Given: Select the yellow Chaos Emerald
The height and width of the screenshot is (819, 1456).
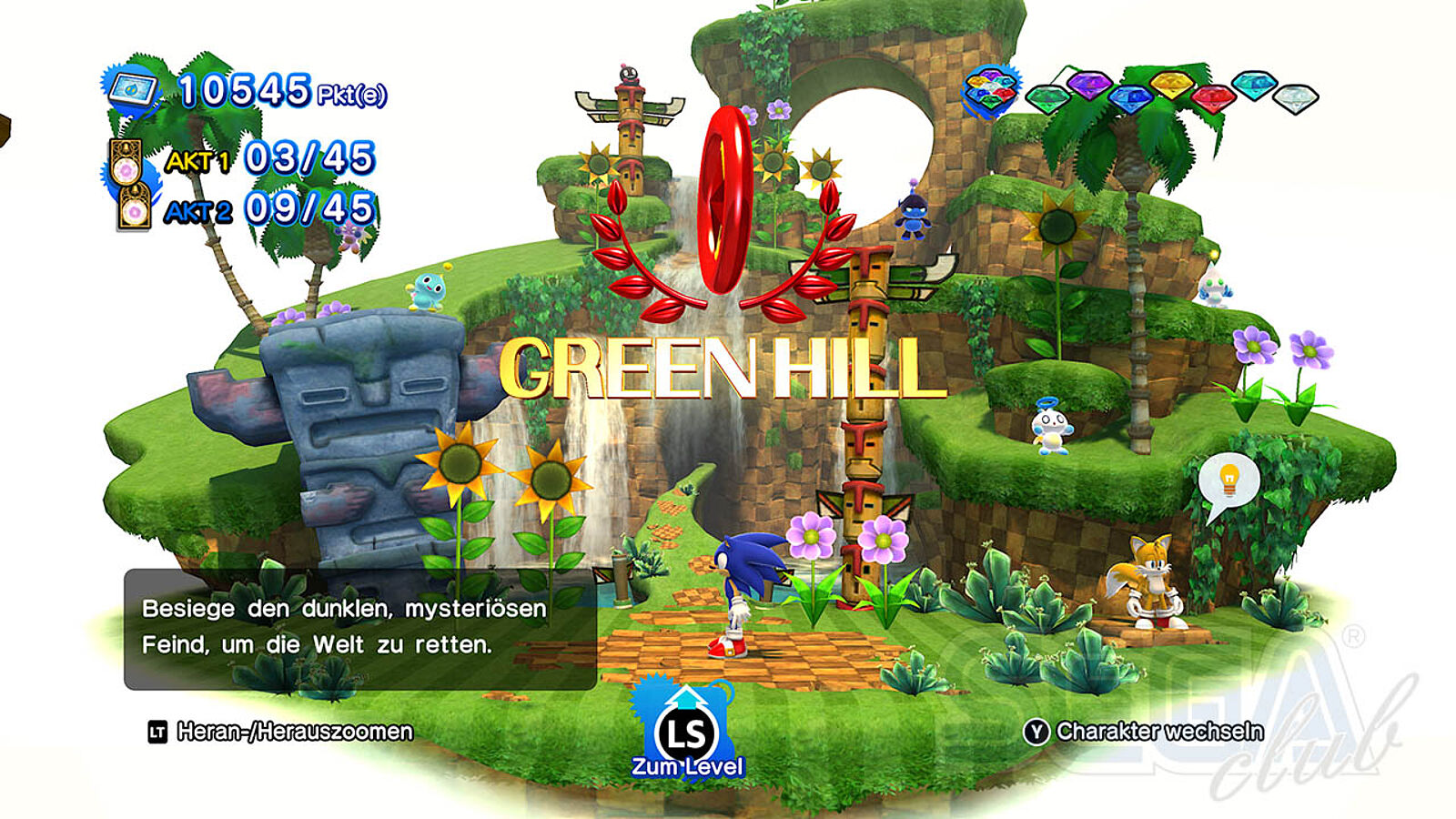Looking at the screenshot, I should [1172, 85].
